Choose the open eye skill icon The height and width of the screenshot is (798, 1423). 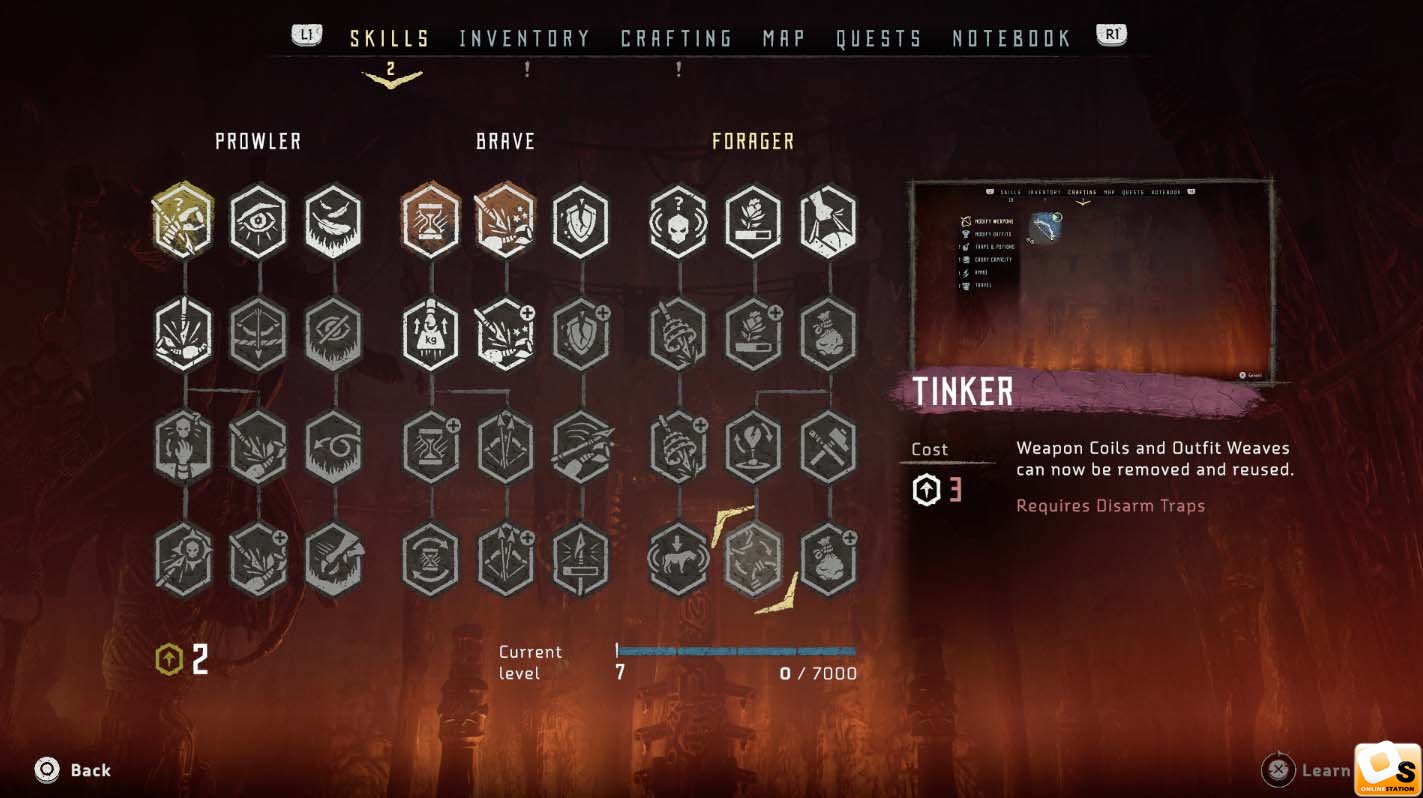pyautogui.click(x=258, y=220)
